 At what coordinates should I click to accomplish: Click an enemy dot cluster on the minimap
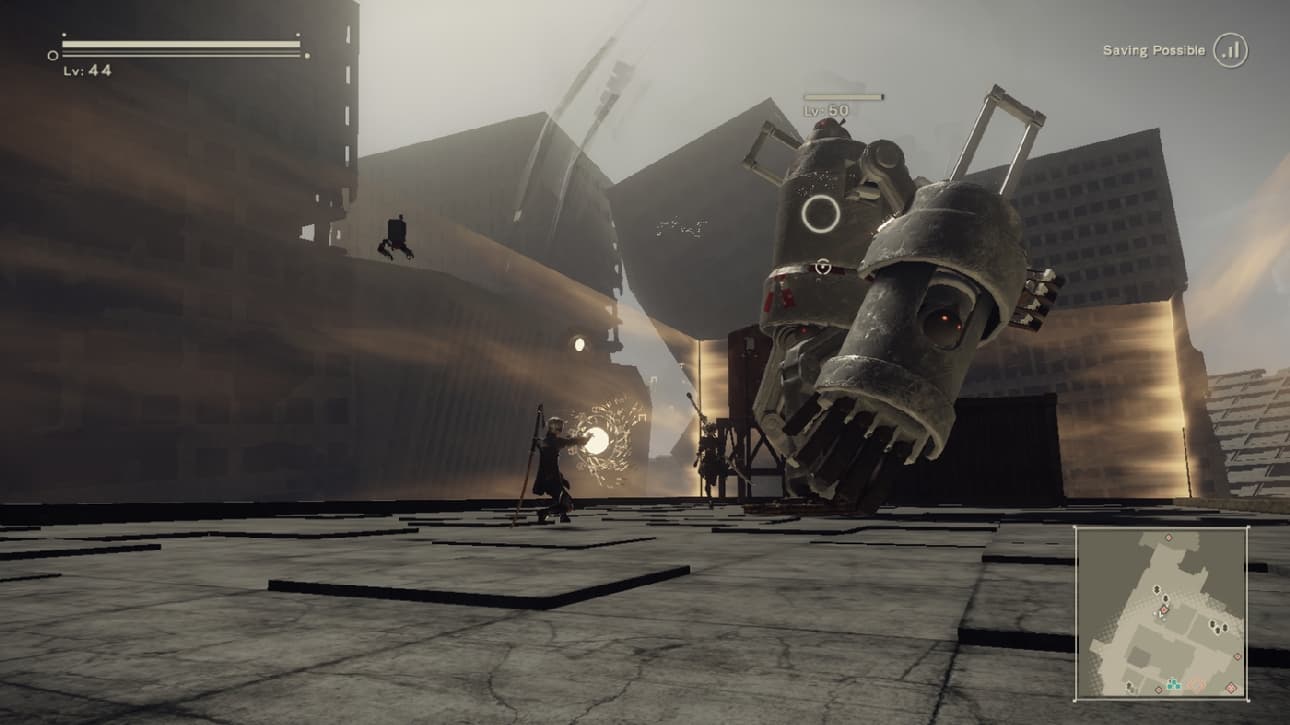(x=1216, y=625)
